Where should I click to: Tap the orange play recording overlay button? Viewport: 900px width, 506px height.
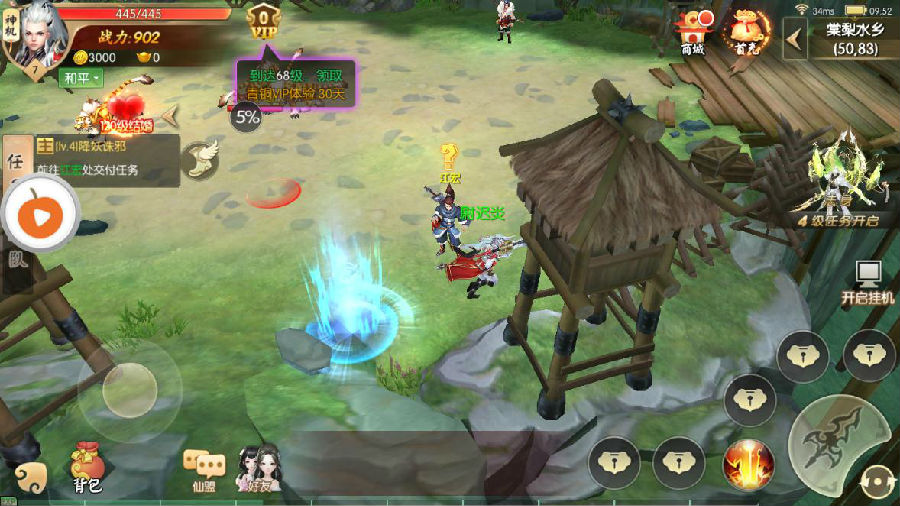point(38,213)
